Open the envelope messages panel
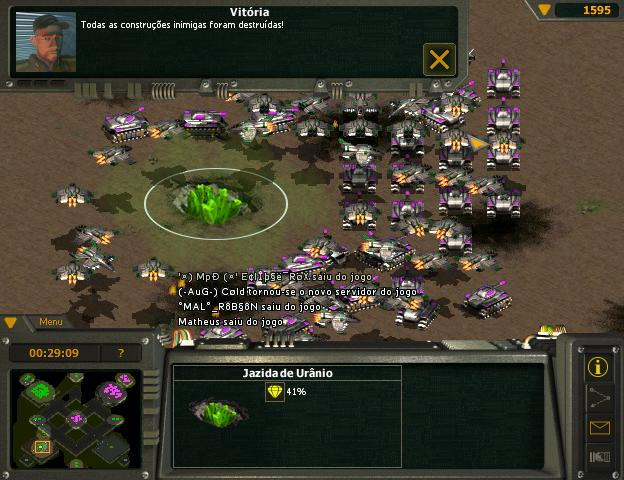 599,428
